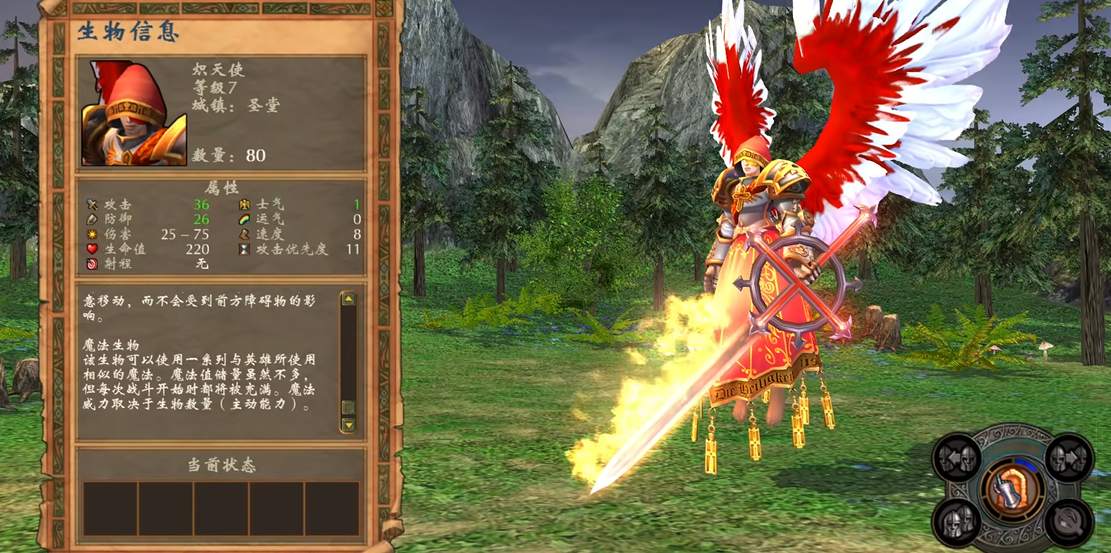Click the description scroll-down arrow
This screenshot has height=553, width=1111.
pos(348,424)
